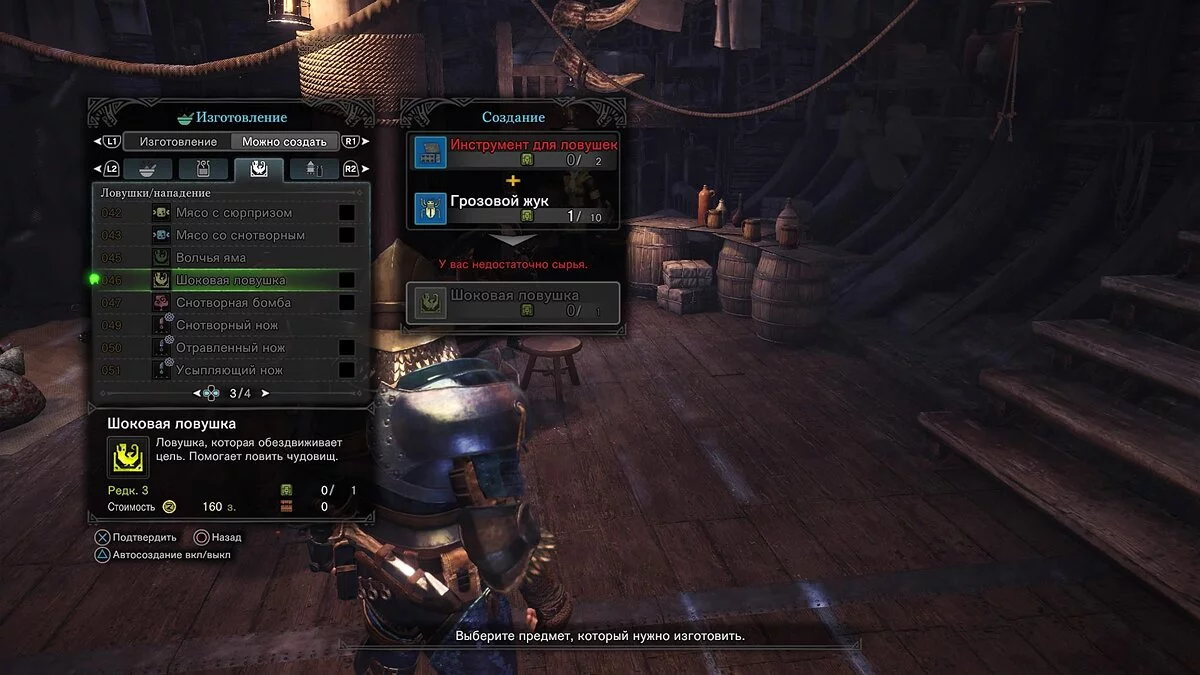Select Мясо с сюрпризом recipe
This screenshot has width=1200, height=675.
pyautogui.click(x=234, y=213)
